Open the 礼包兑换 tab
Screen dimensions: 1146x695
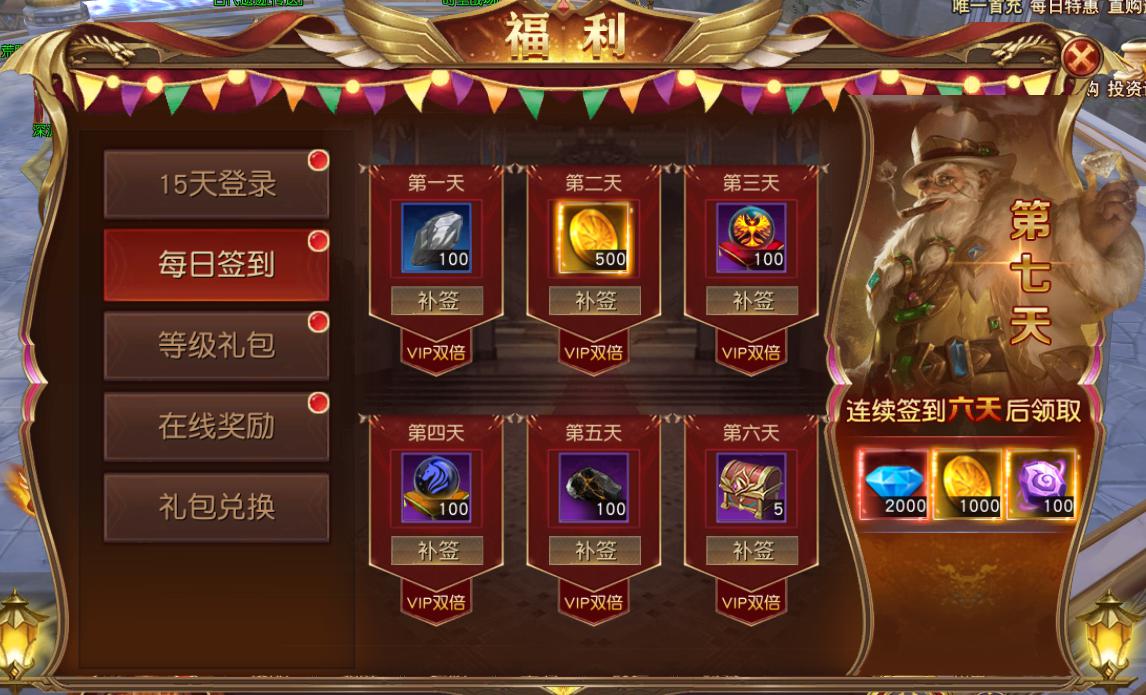coord(216,507)
